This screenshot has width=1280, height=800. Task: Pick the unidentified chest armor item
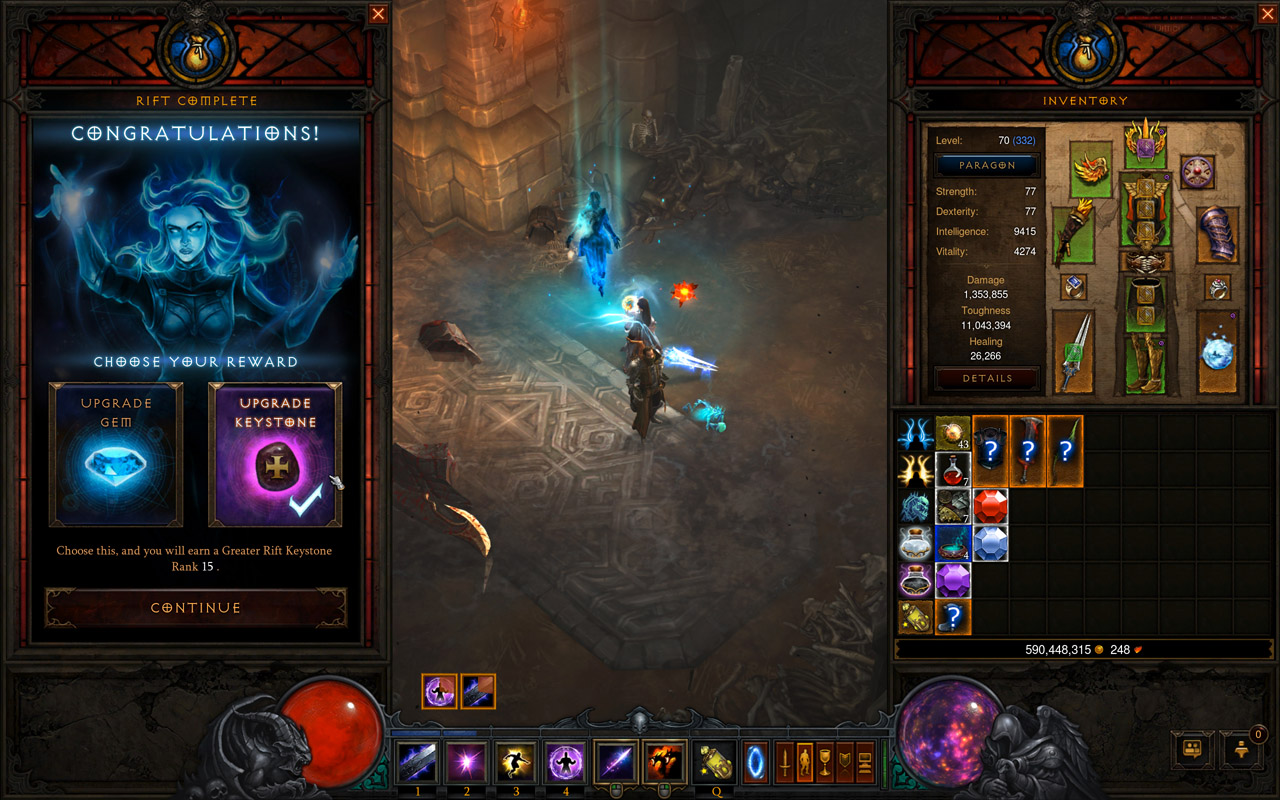(990, 451)
